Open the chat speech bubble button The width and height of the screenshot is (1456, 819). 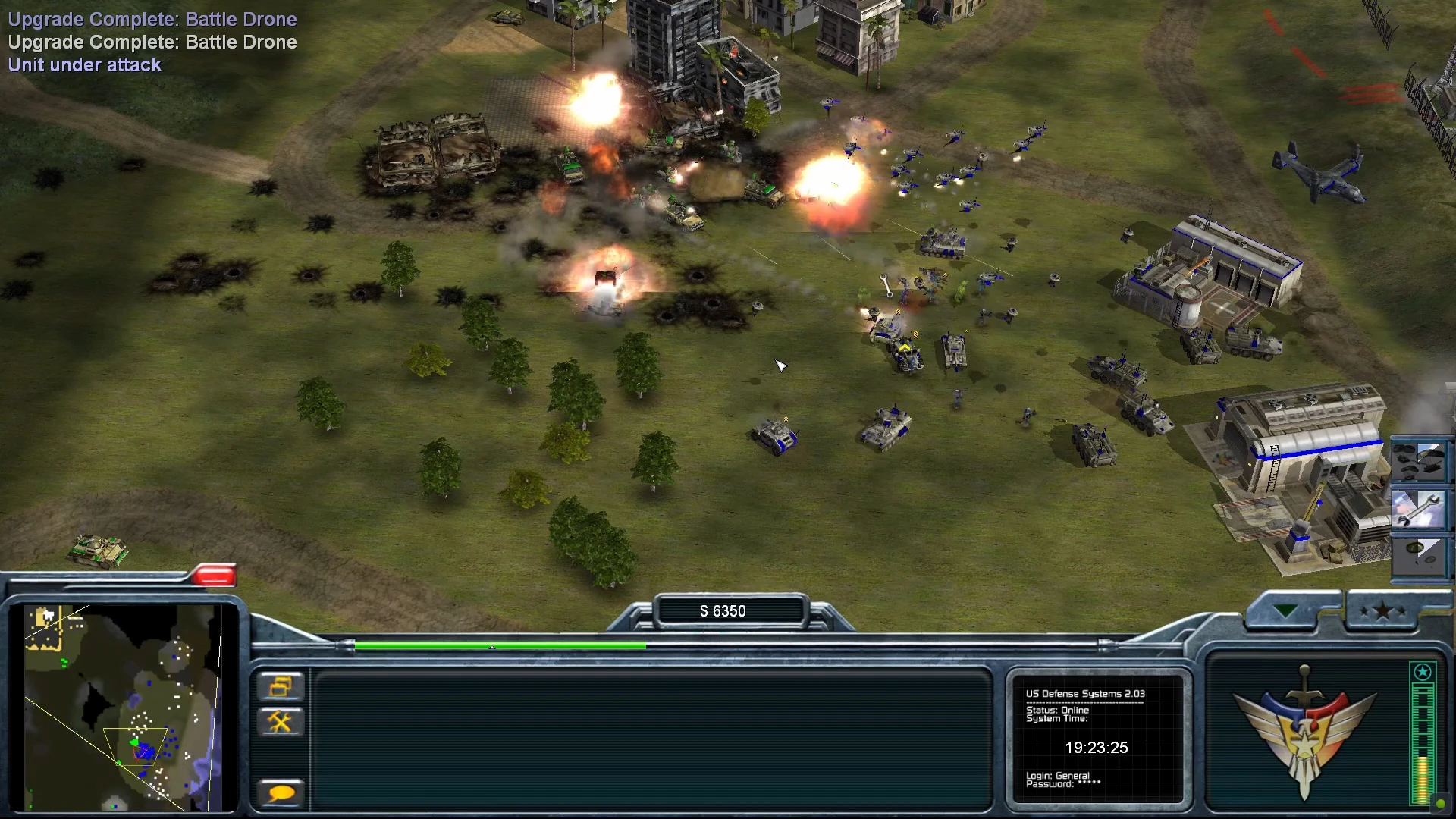(x=281, y=793)
